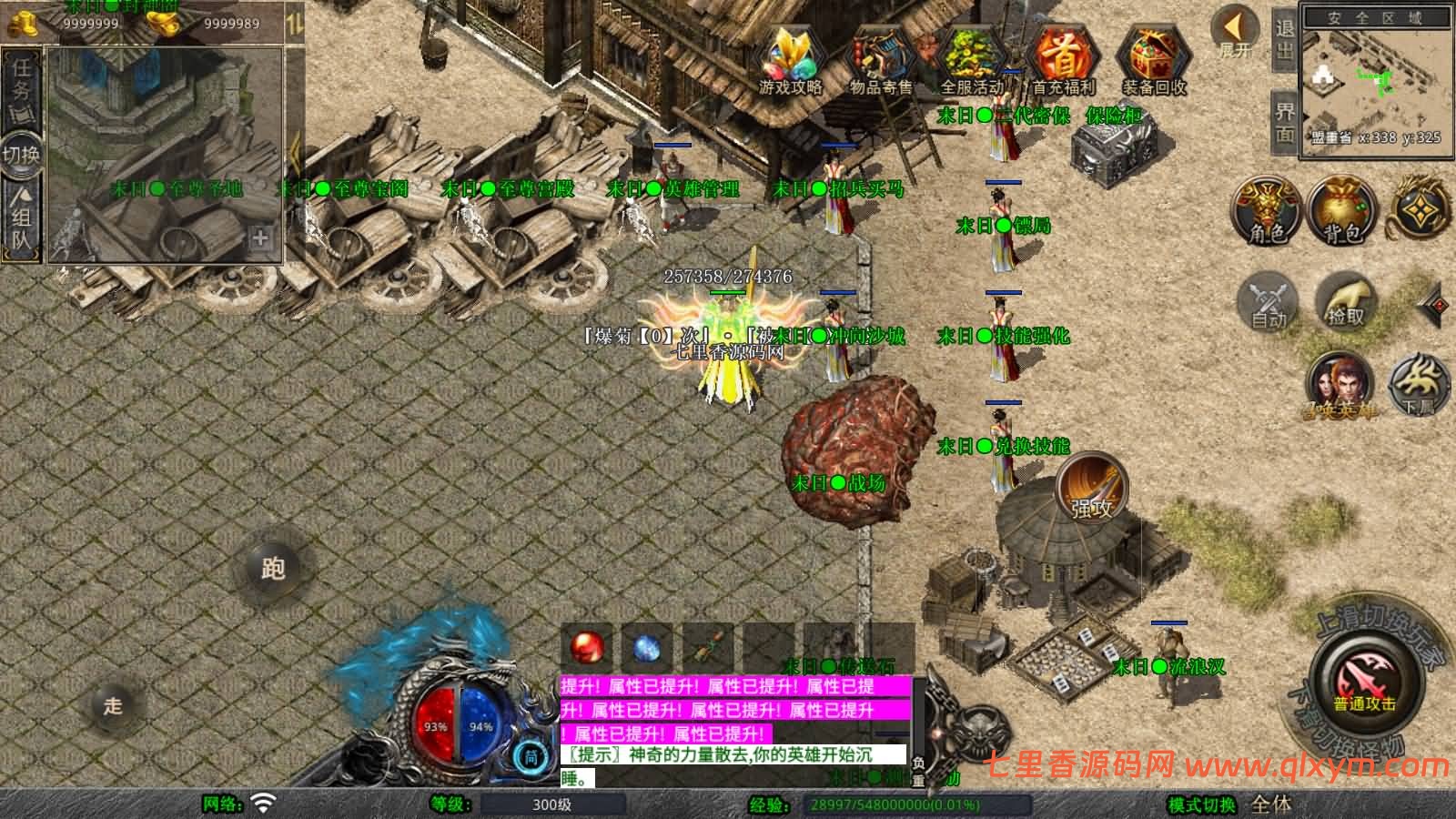Open the 角色 character panel
This screenshot has width=1456, height=819.
[x=1265, y=209]
